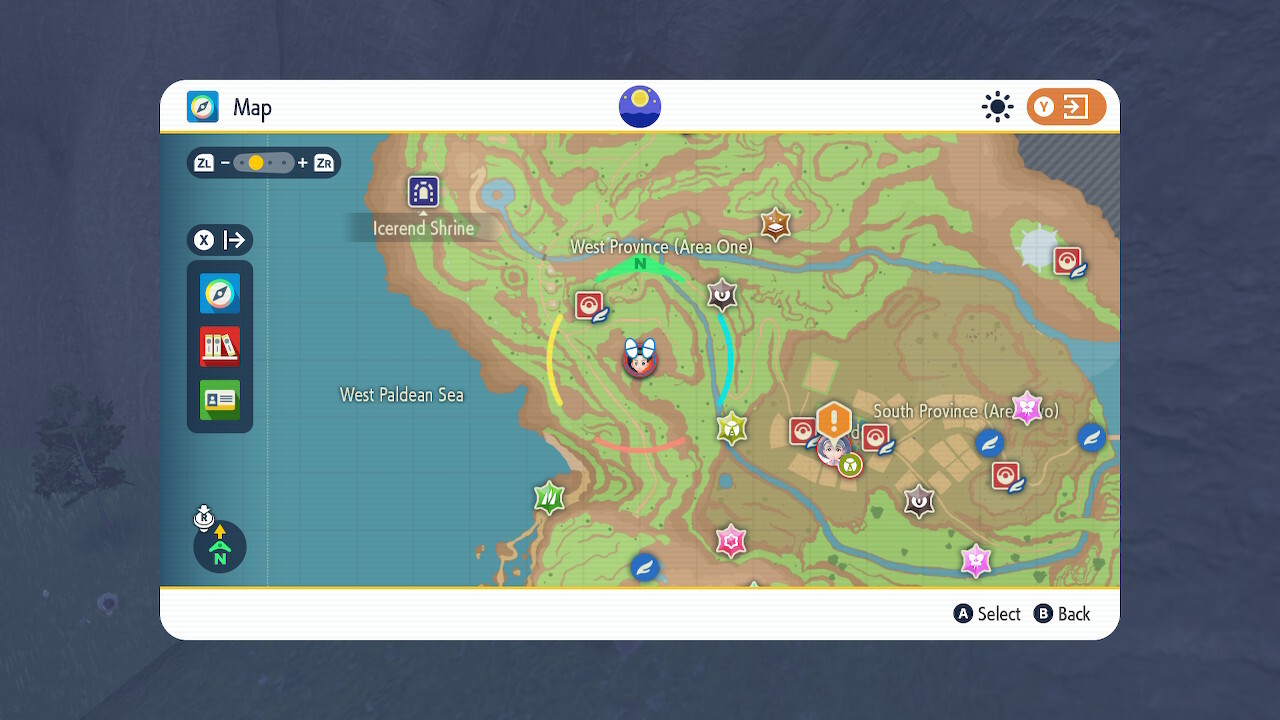Image resolution: width=1280 pixels, height=720 pixels.
Task: Select the Pokémon Center icon in West Province
Action: point(588,307)
